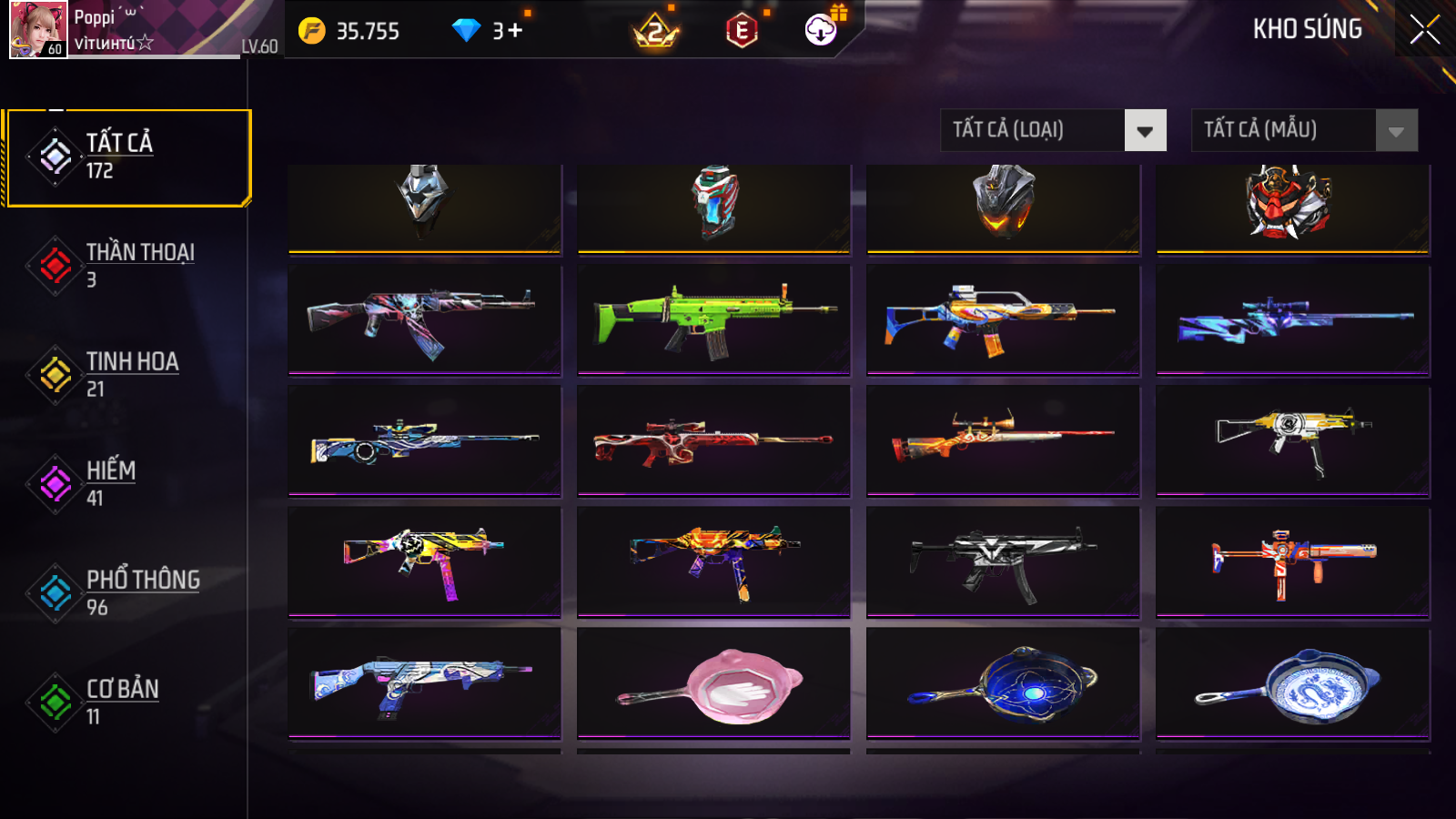Choose the Cơ Bản category
Screen dimensions: 1456x819
[127, 703]
